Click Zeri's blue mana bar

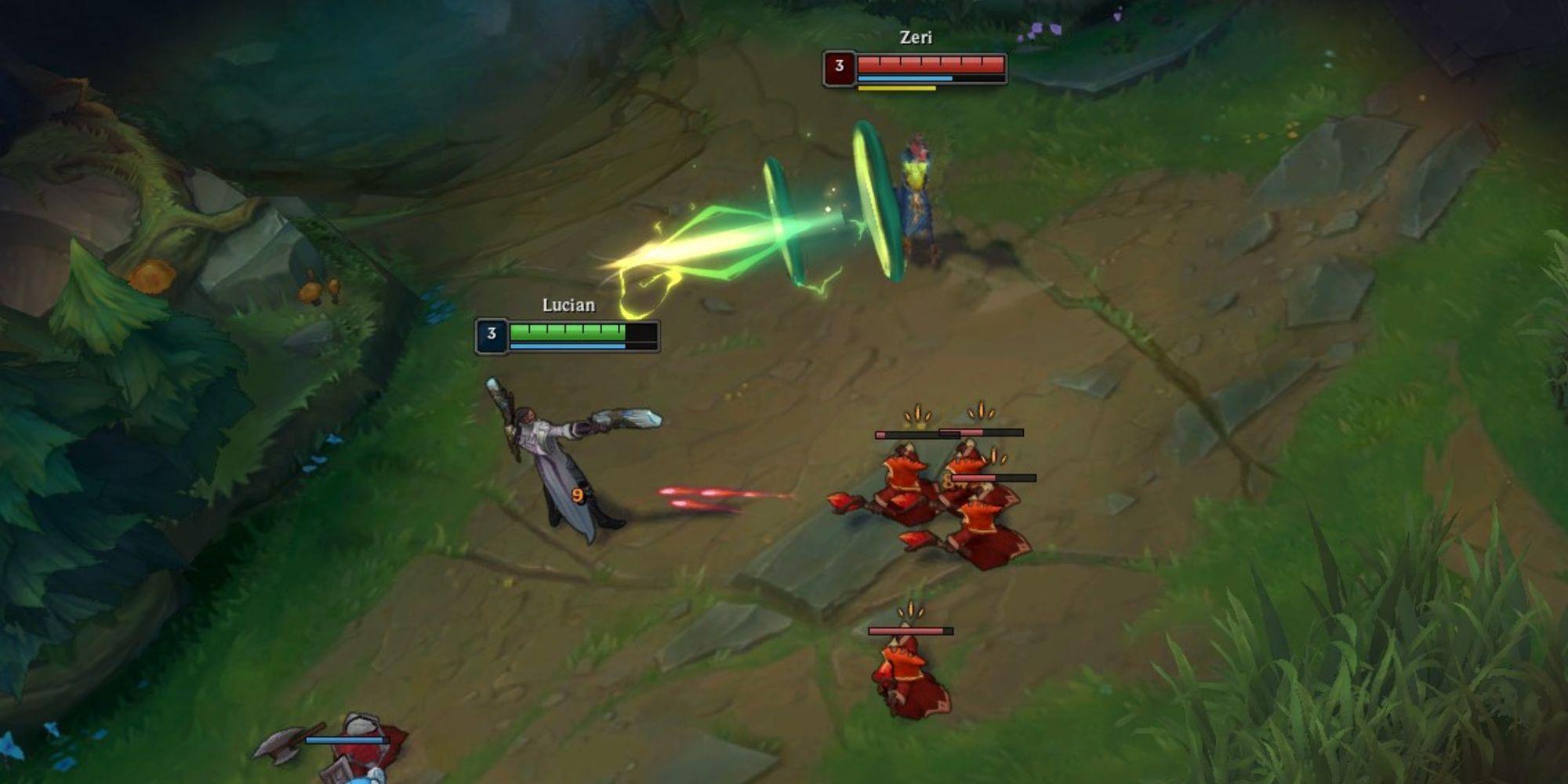click(906, 80)
